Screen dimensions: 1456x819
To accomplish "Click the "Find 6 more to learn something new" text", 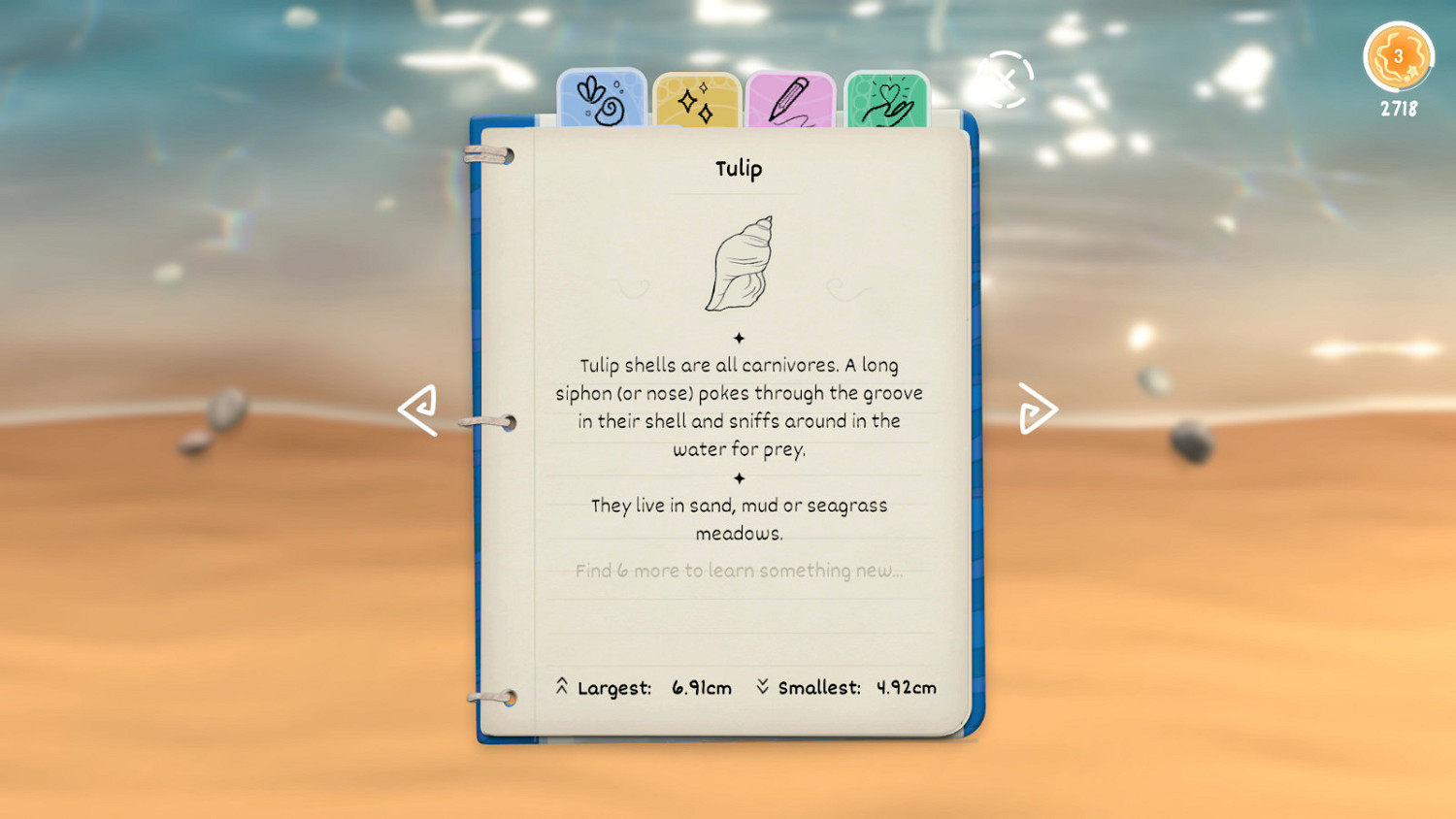I will (740, 571).
